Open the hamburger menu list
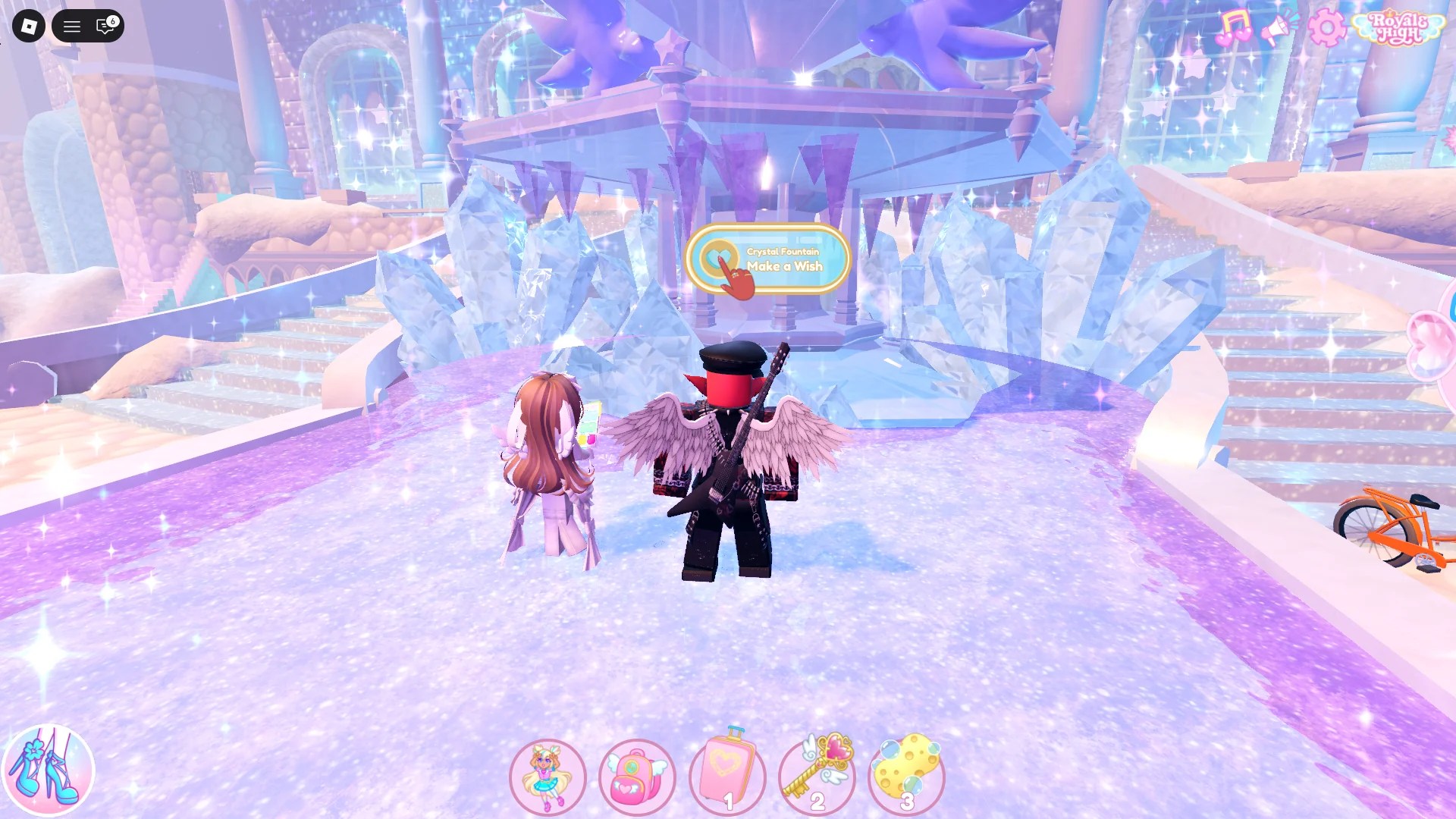 73,27
